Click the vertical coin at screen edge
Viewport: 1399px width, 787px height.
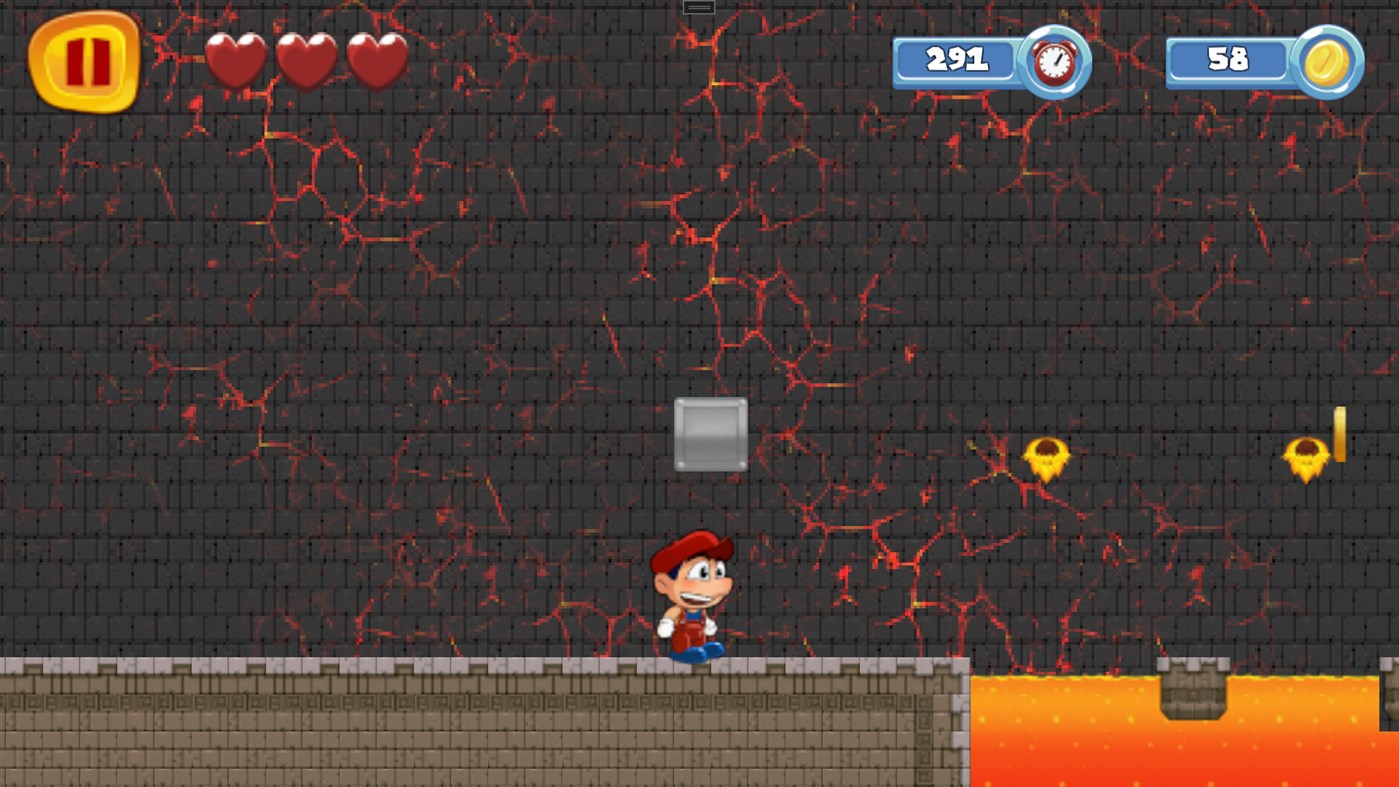(x=1340, y=435)
